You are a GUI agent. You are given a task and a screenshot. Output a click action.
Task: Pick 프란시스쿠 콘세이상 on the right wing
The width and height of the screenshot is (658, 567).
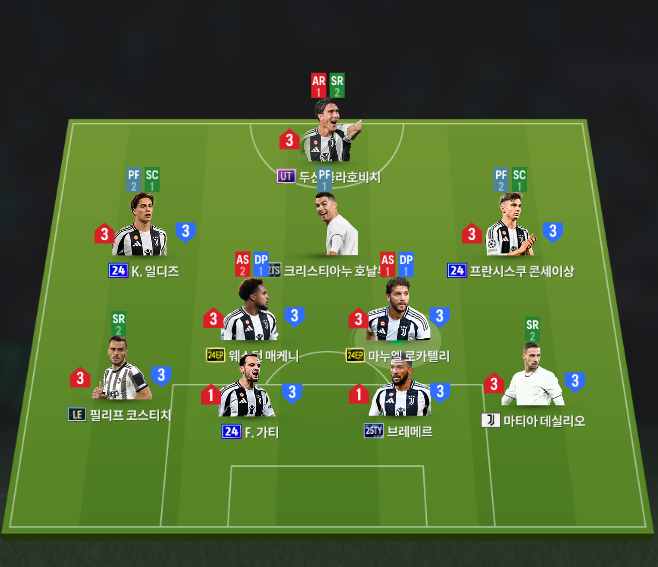click(x=509, y=228)
